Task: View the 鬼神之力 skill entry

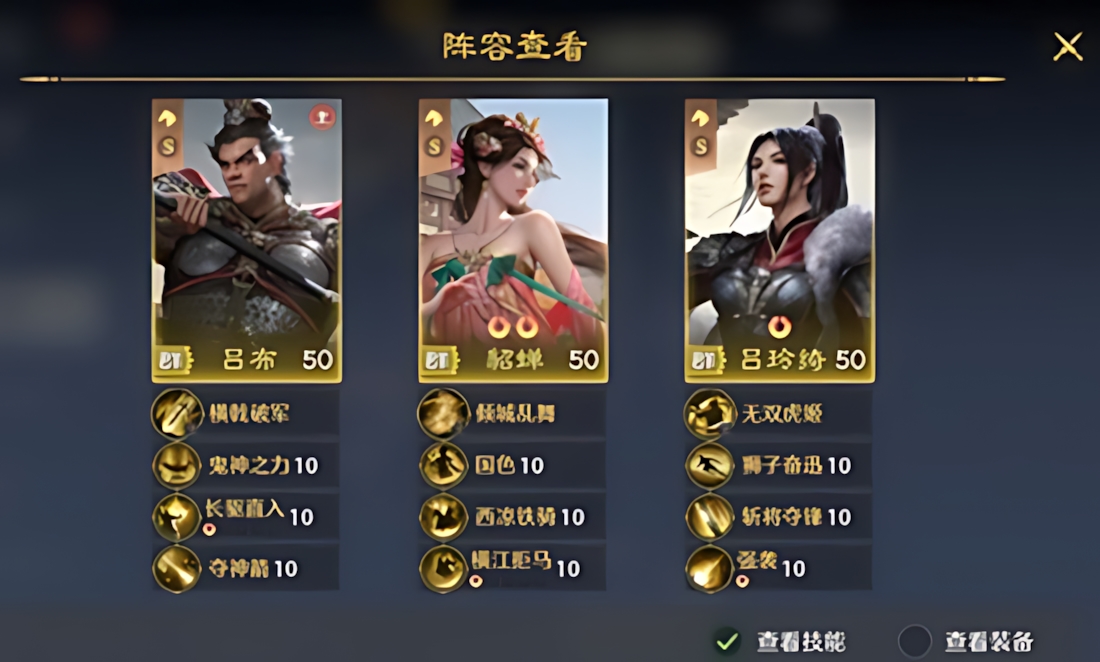Action: click(x=246, y=465)
